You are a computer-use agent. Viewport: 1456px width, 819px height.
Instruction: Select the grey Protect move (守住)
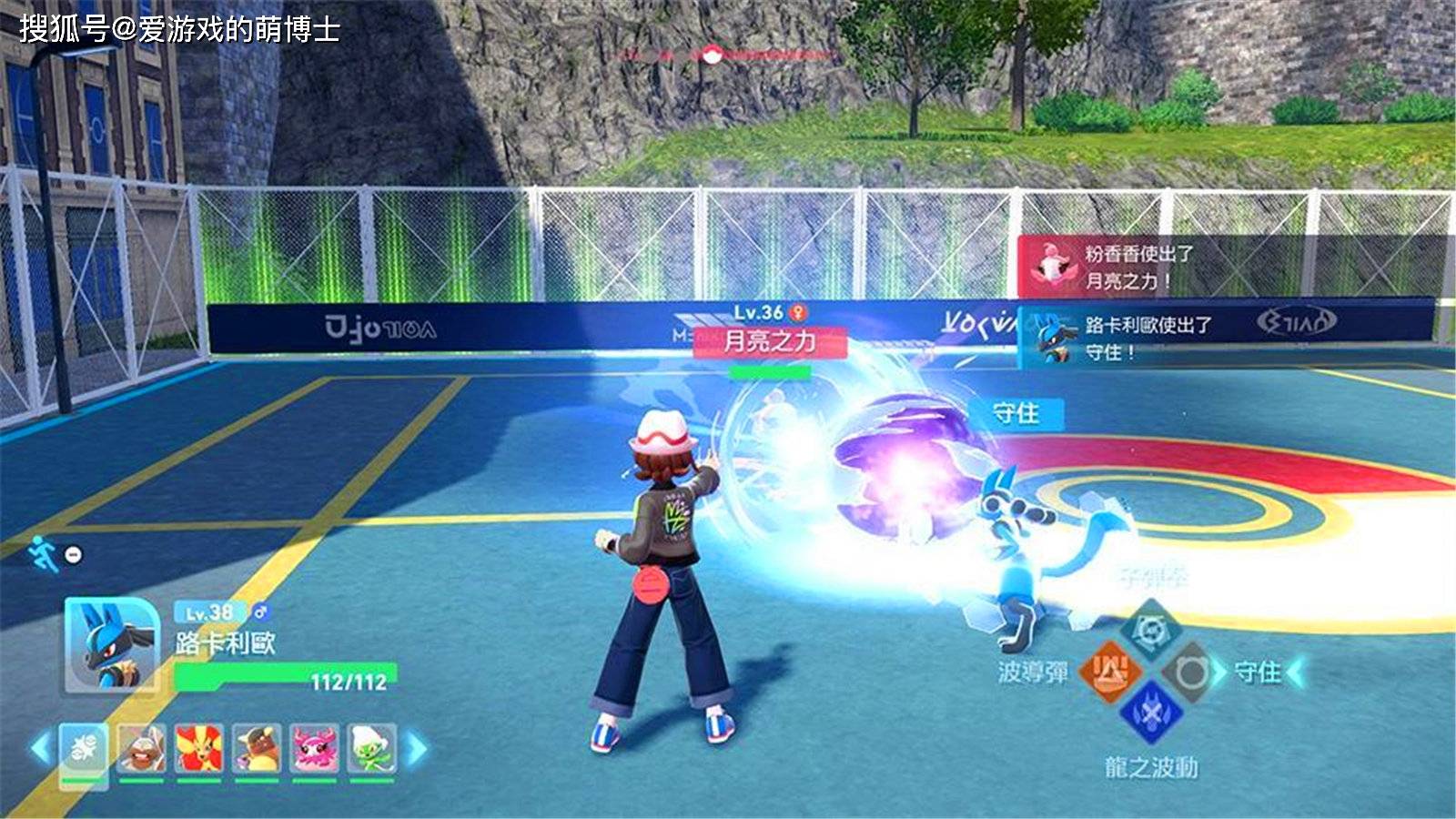point(1190,673)
